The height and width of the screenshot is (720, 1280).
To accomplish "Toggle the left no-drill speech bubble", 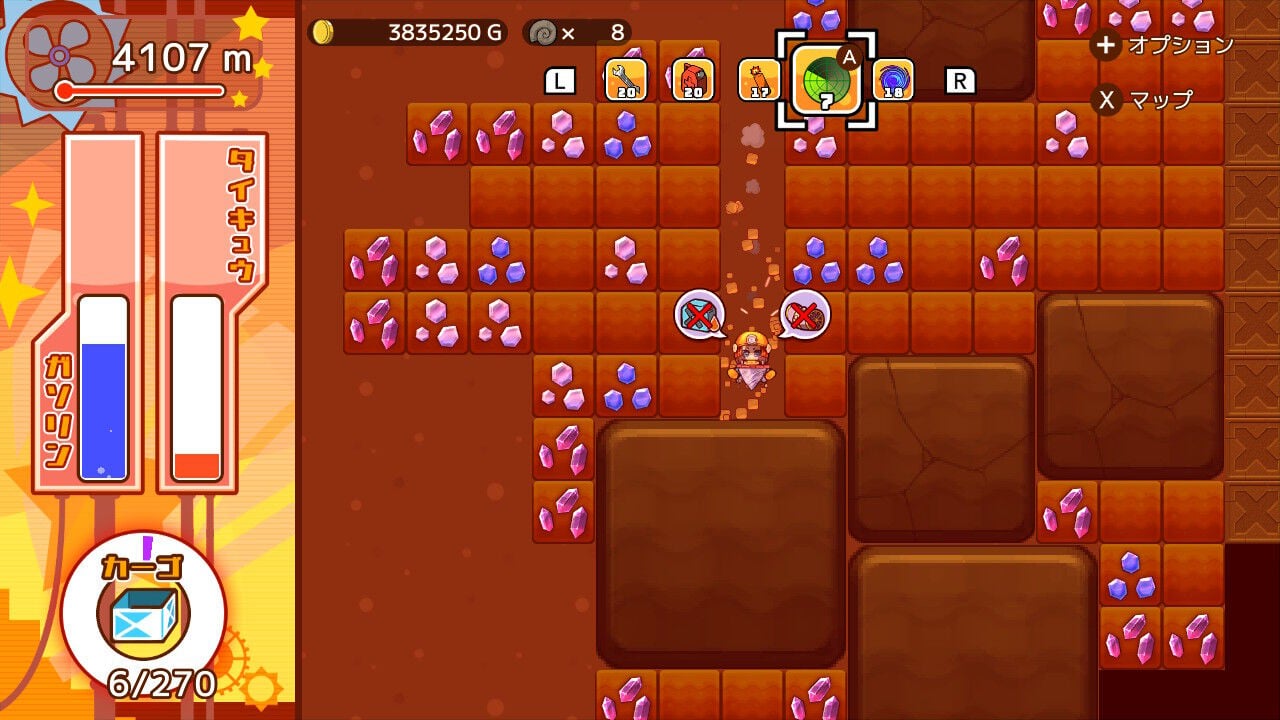I will (697, 315).
